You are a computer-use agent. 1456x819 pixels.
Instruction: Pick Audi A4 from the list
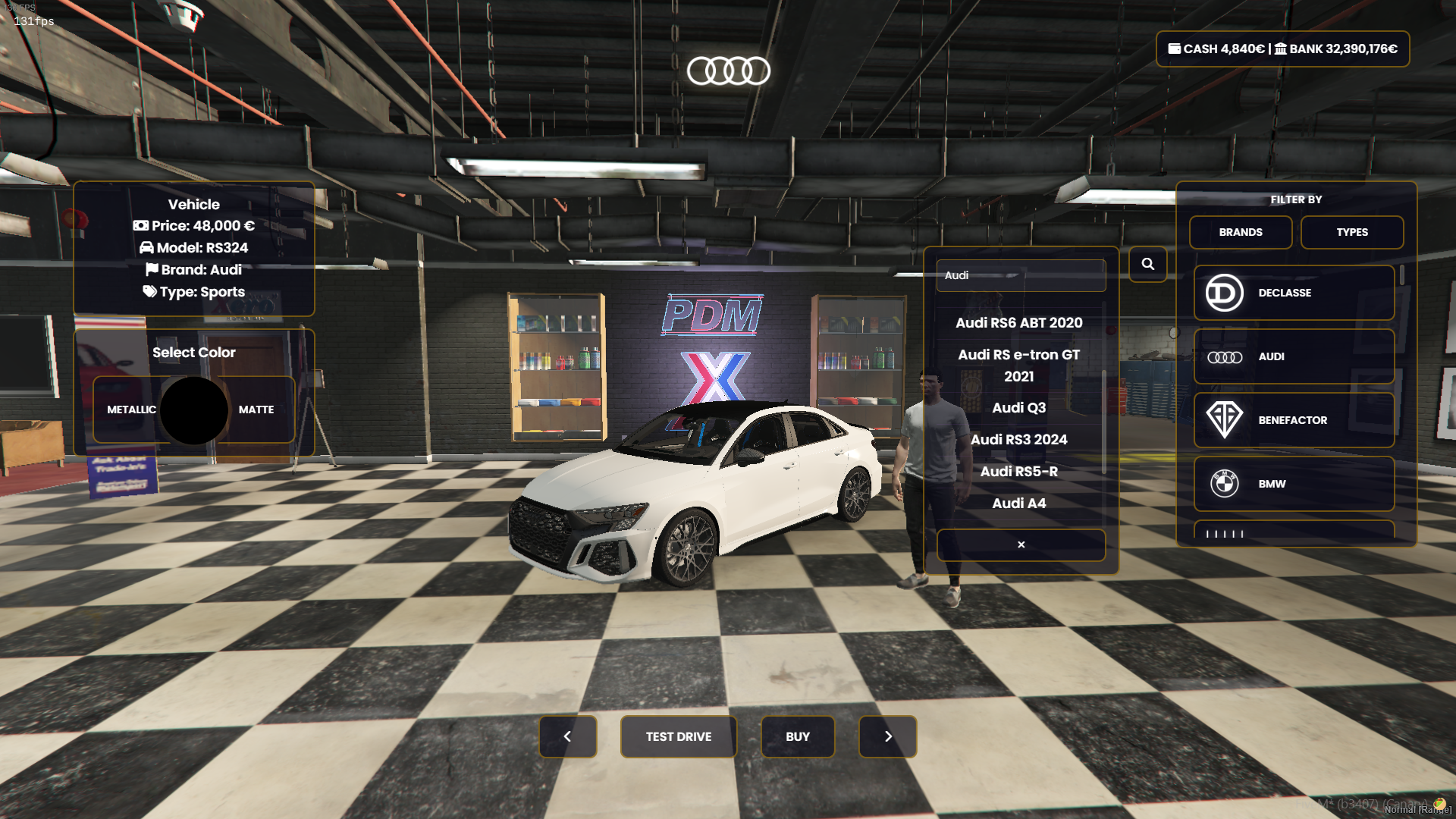click(1018, 504)
